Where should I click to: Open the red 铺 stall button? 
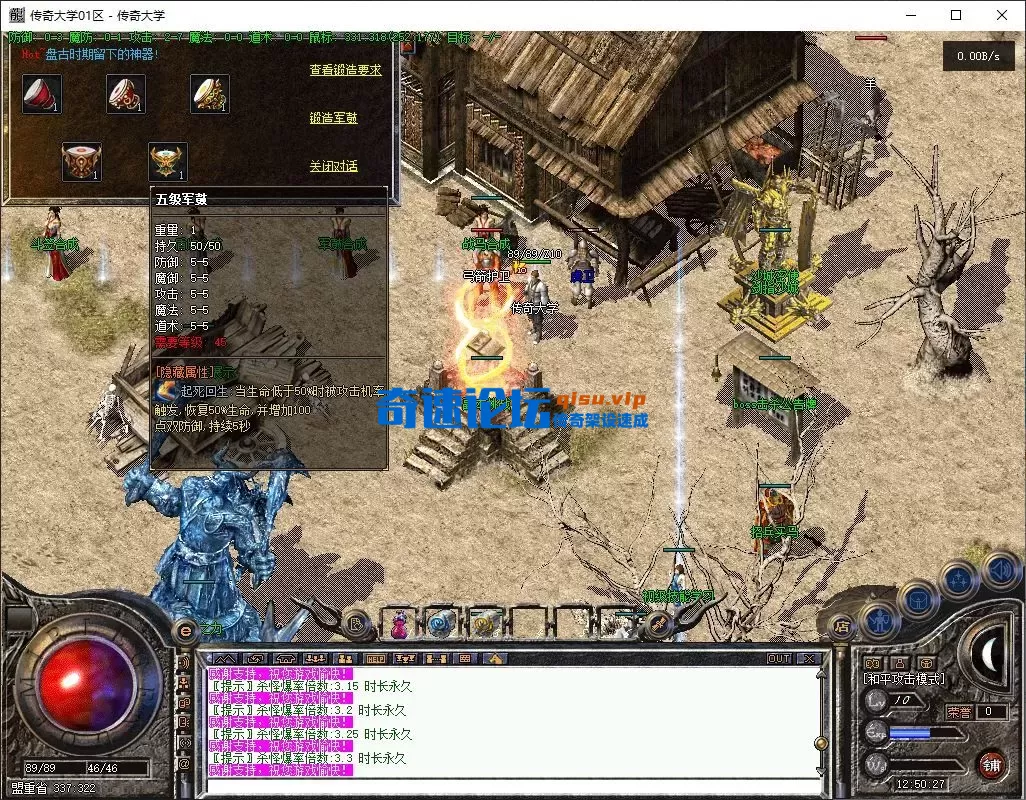click(x=991, y=764)
